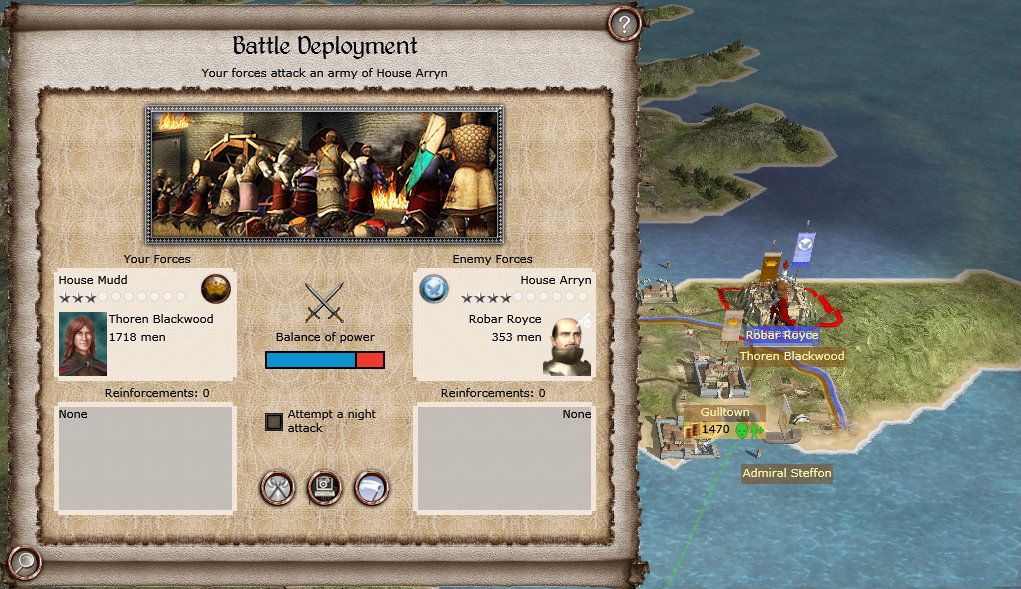The height and width of the screenshot is (589, 1021).
Task: Choose the Admiral Steffon fleet label
Action: coord(787,473)
